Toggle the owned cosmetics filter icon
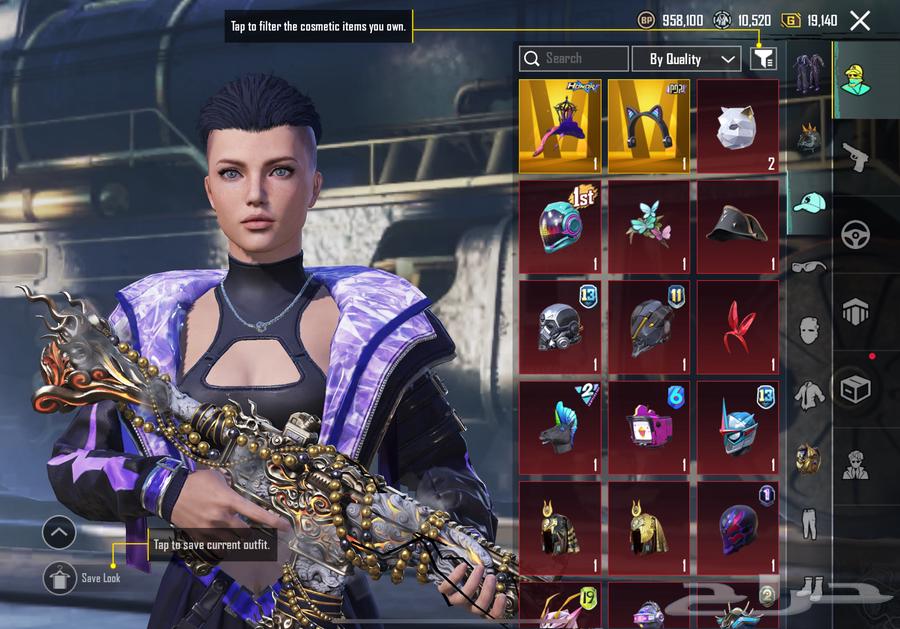This screenshot has width=900, height=629. pyautogui.click(x=763, y=59)
